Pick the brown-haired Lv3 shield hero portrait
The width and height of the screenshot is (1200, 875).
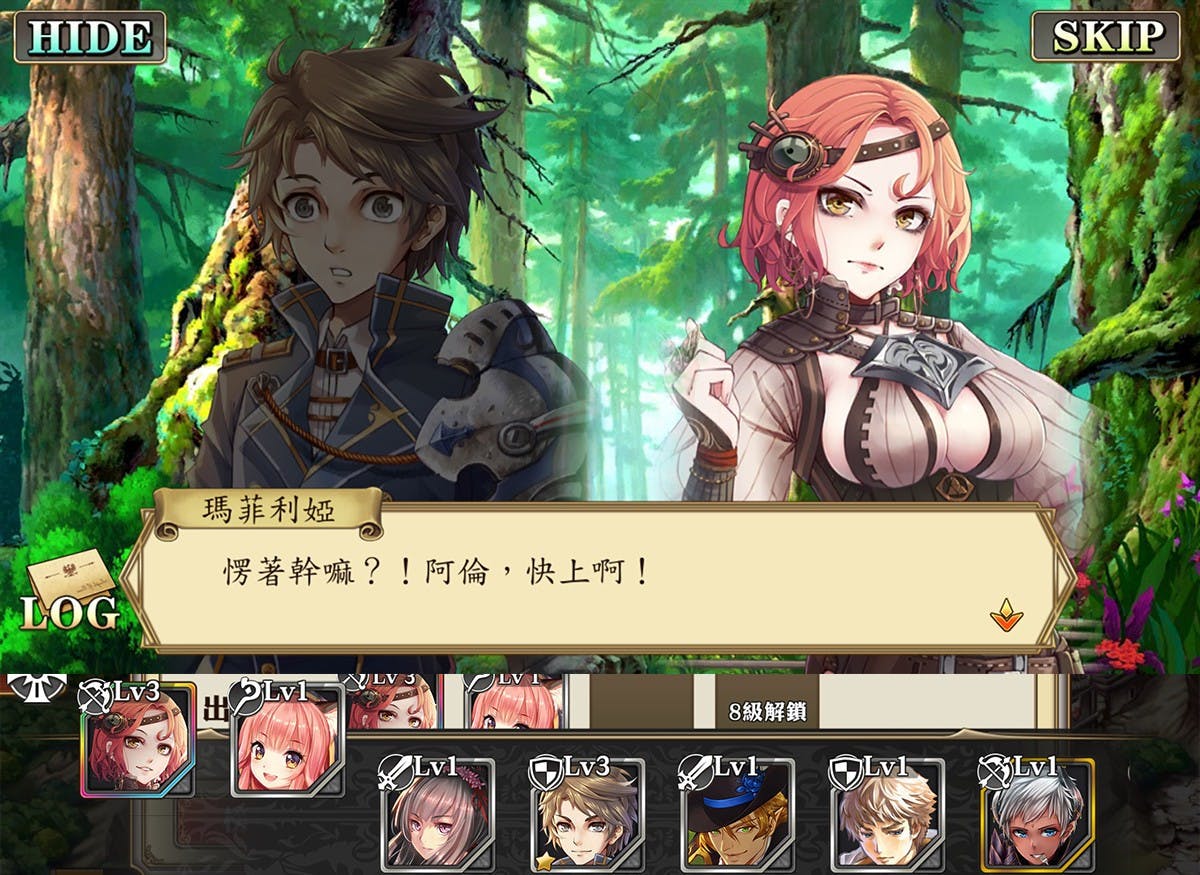point(587,814)
